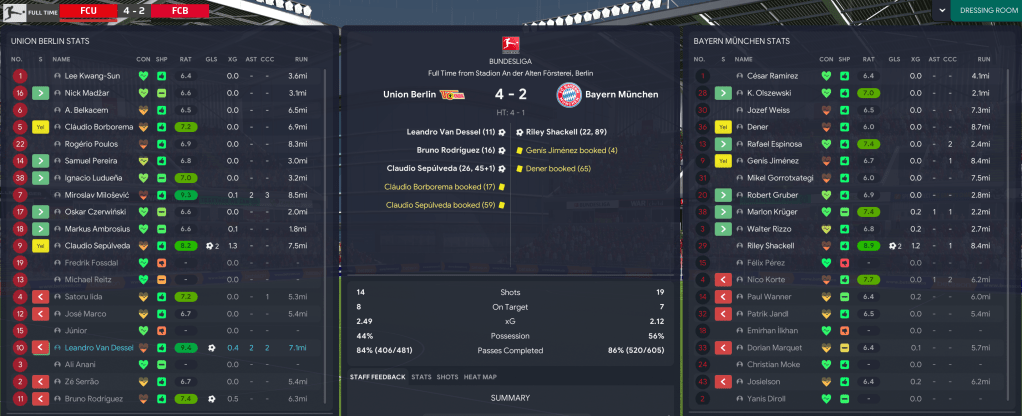Sort Union Berlin stats by RAT column
Image resolution: width=1022 pixels, height=416 pixels.
[186, 59]
